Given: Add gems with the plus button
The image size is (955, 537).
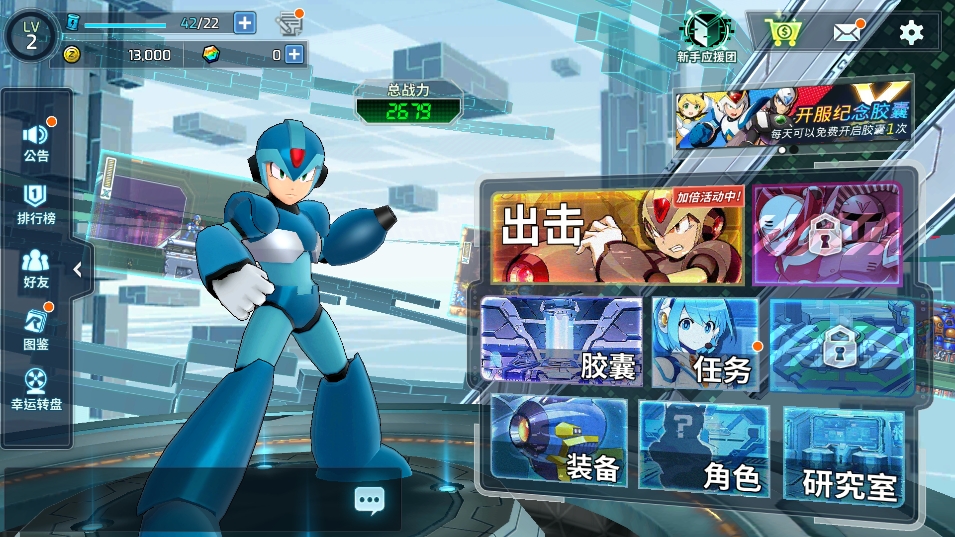Looking at the screenshot, I should (x=294, y=55).
